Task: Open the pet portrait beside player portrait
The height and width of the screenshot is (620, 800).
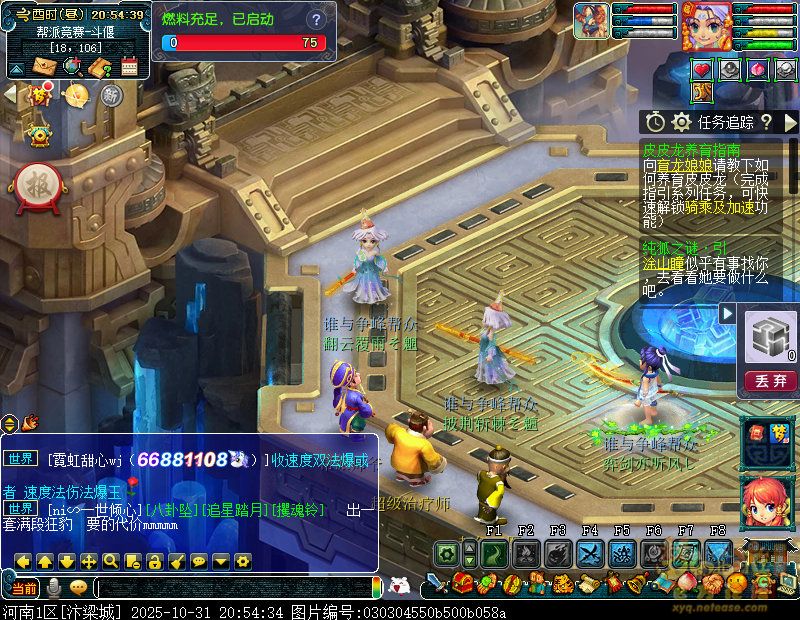Action: click(590, 21)
